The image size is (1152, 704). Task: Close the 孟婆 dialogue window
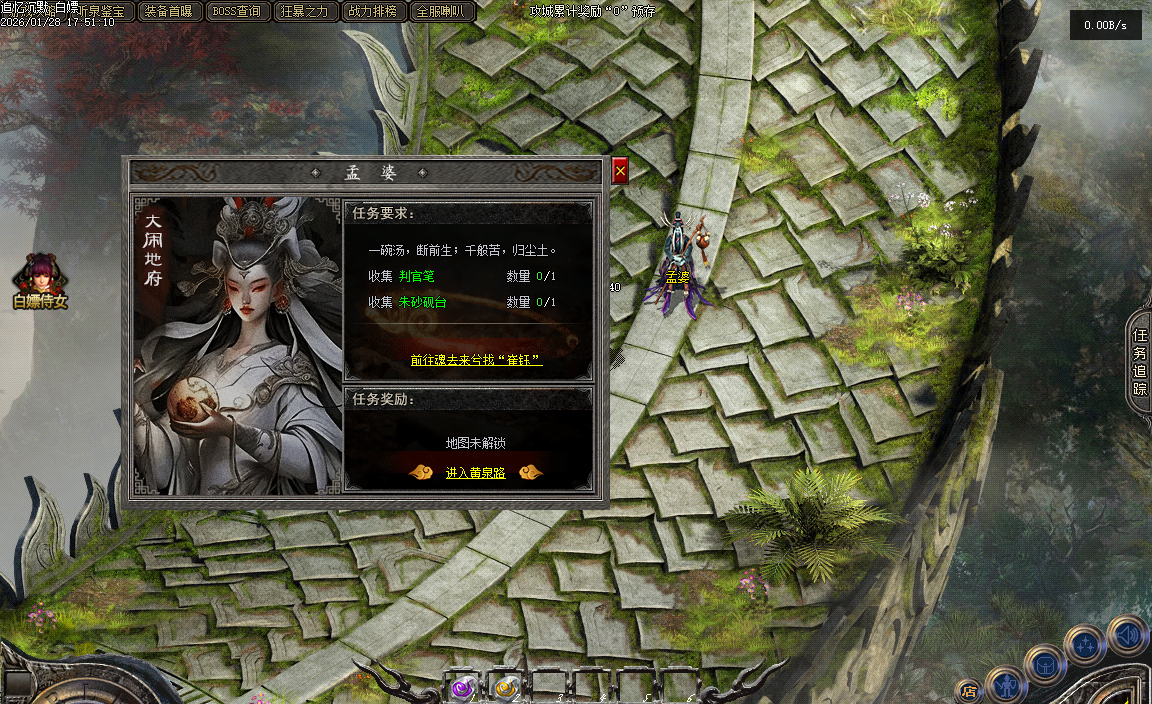[620, 171]
